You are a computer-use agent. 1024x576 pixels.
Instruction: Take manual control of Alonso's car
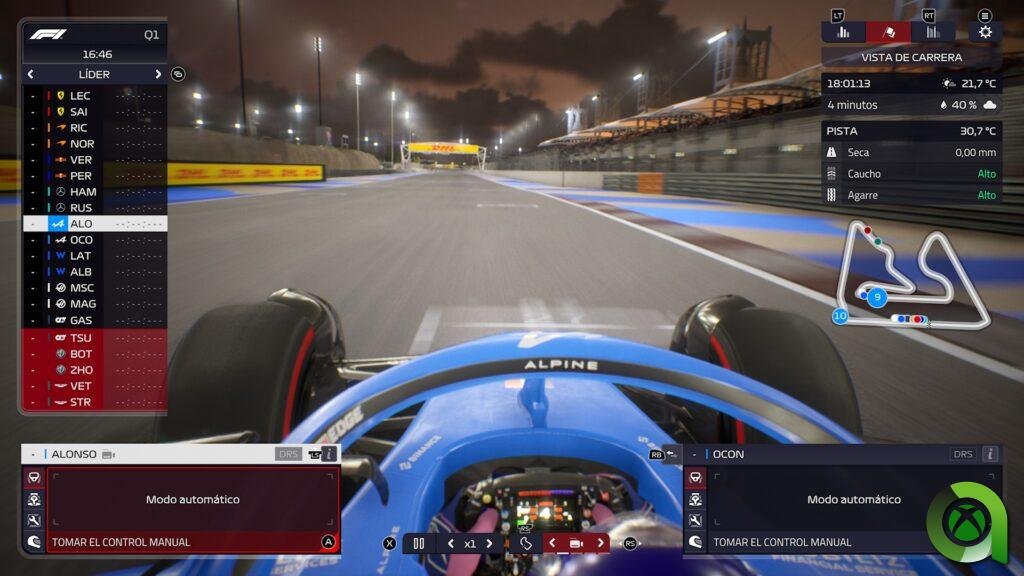click(x=190, y=542)
